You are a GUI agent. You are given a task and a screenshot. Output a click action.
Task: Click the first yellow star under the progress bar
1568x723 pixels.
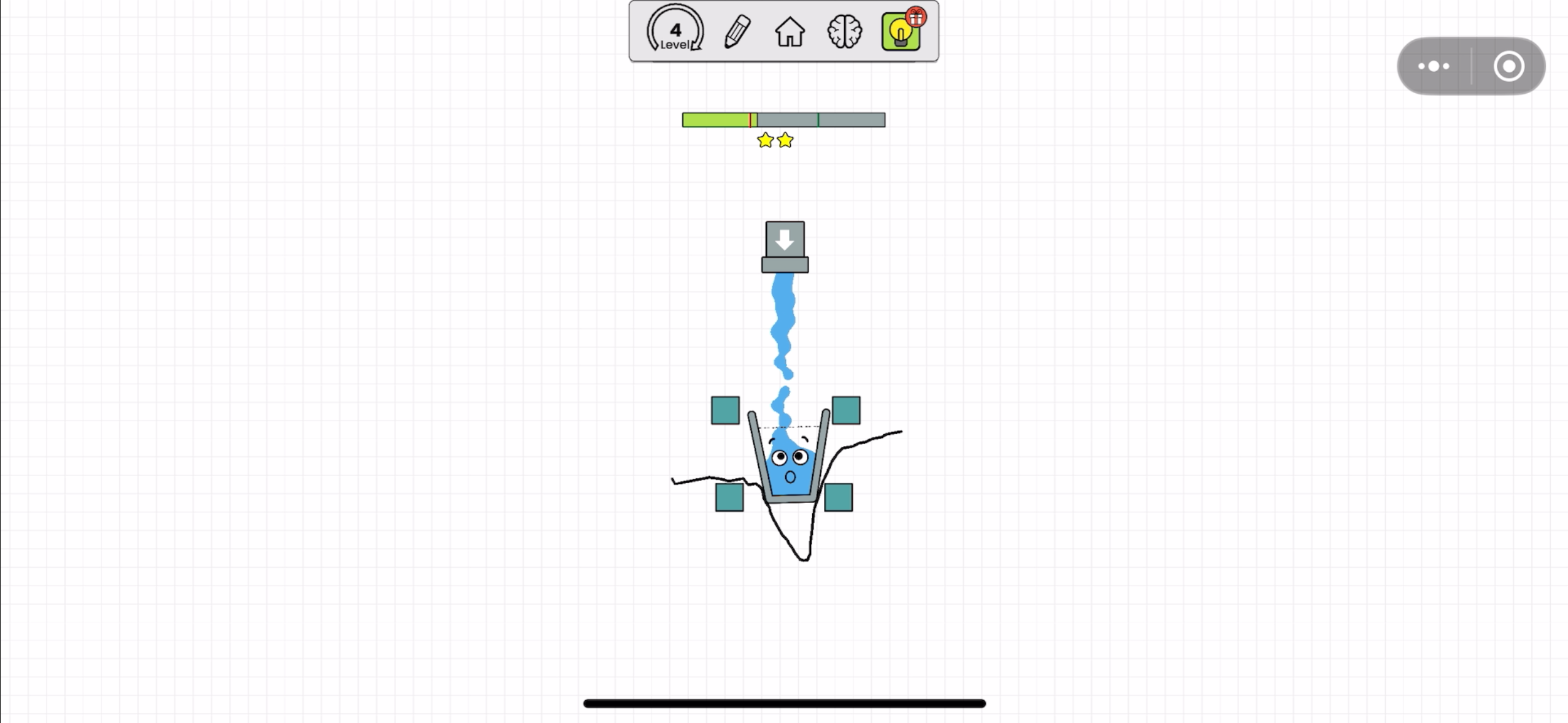coord(765,140)
